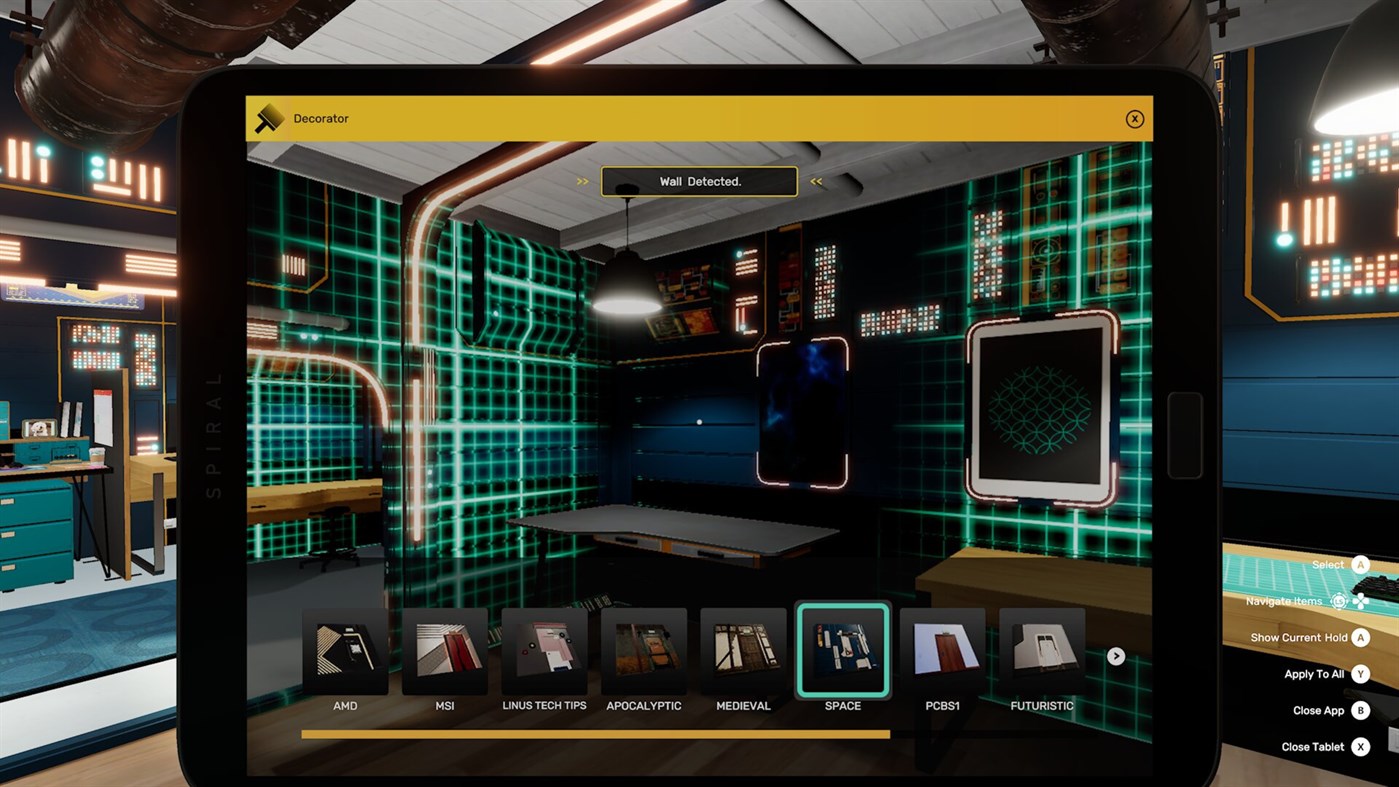Select the MSI wall theme
1399x787 pixels.
[x=444, y=649]
